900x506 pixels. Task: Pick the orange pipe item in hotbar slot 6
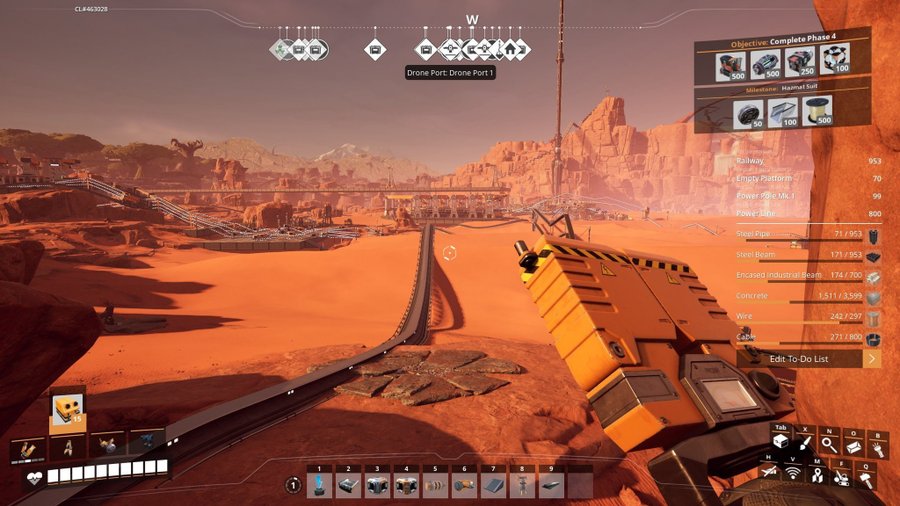[465, 485]
